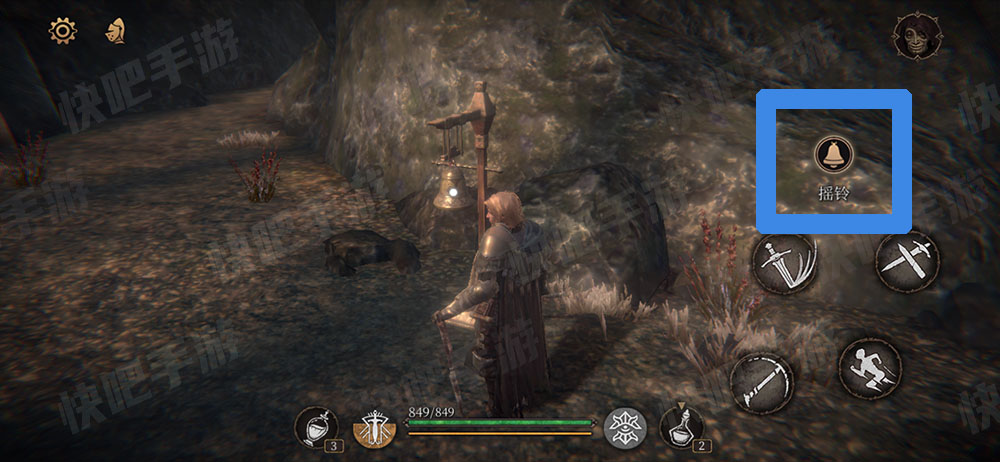Open the knight helmet character menu
This screenshot has height=462, width=1000.
(x=115, y=31)
